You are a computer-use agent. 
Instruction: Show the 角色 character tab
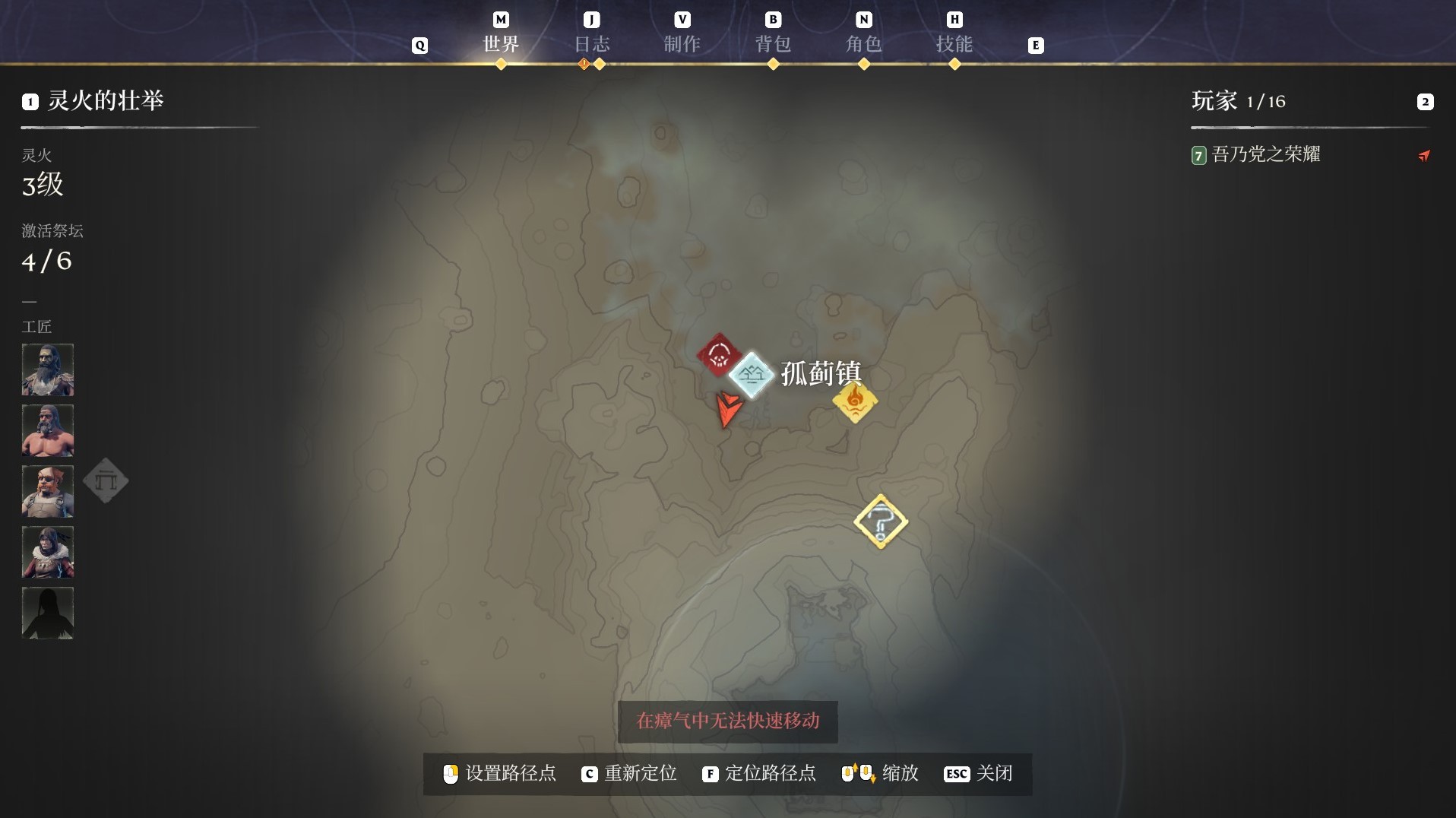pyautogui.click(x=863, y=43)
